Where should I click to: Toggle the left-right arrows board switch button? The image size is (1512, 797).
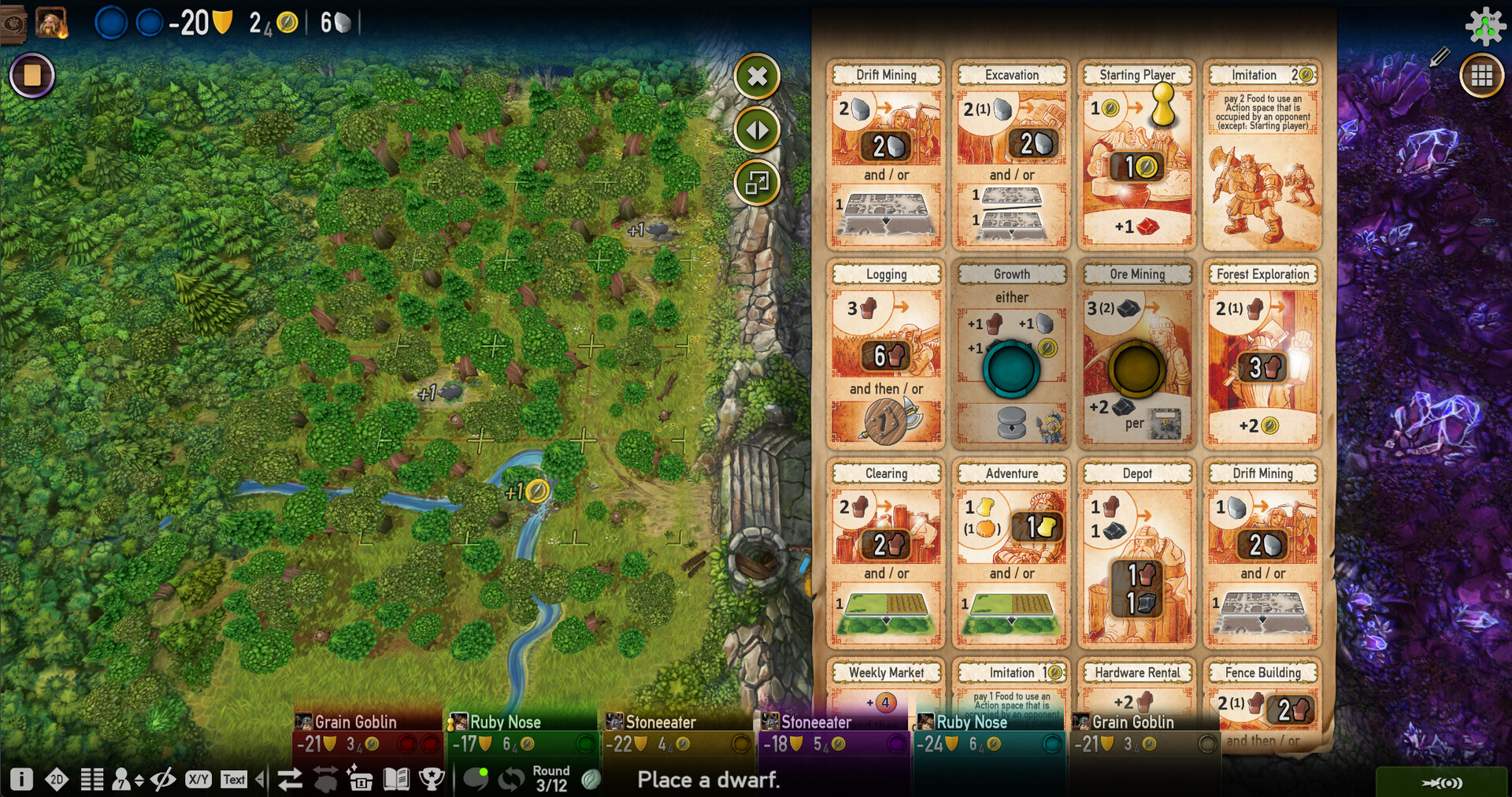pyautogui.click(x=757, y=130)
